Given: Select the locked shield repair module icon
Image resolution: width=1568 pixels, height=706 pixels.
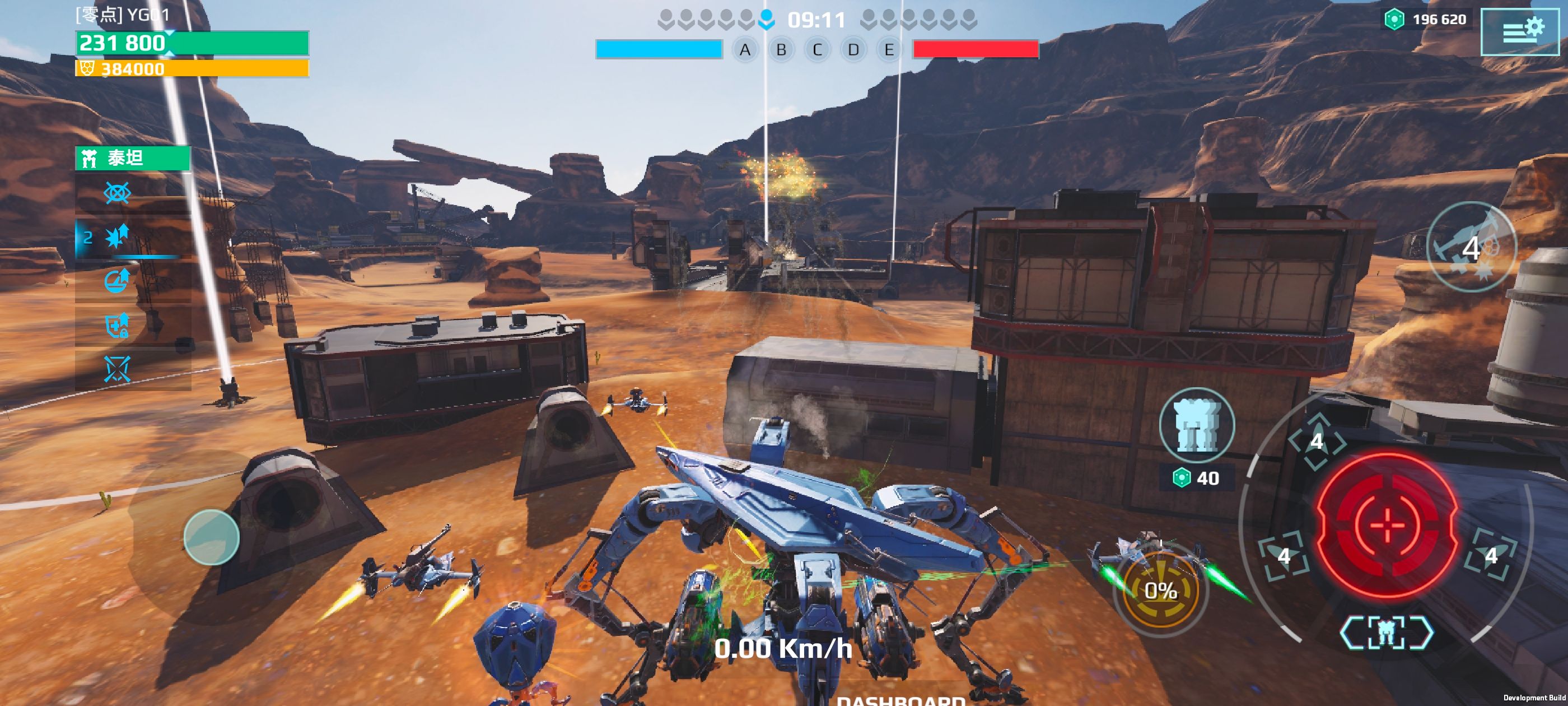Looking at the screenshot, I should coord(118,326).
